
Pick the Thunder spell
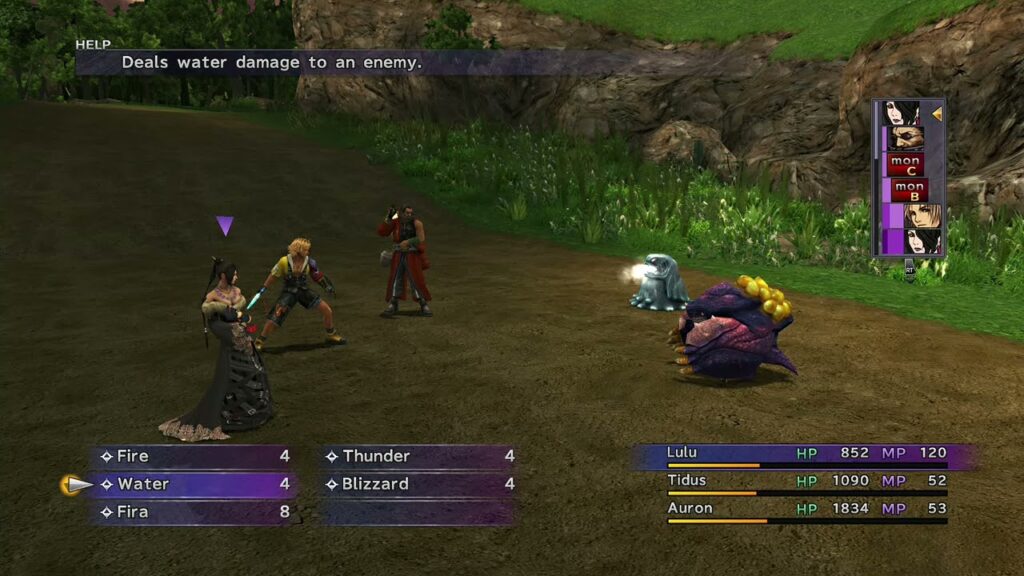point(419,456)
